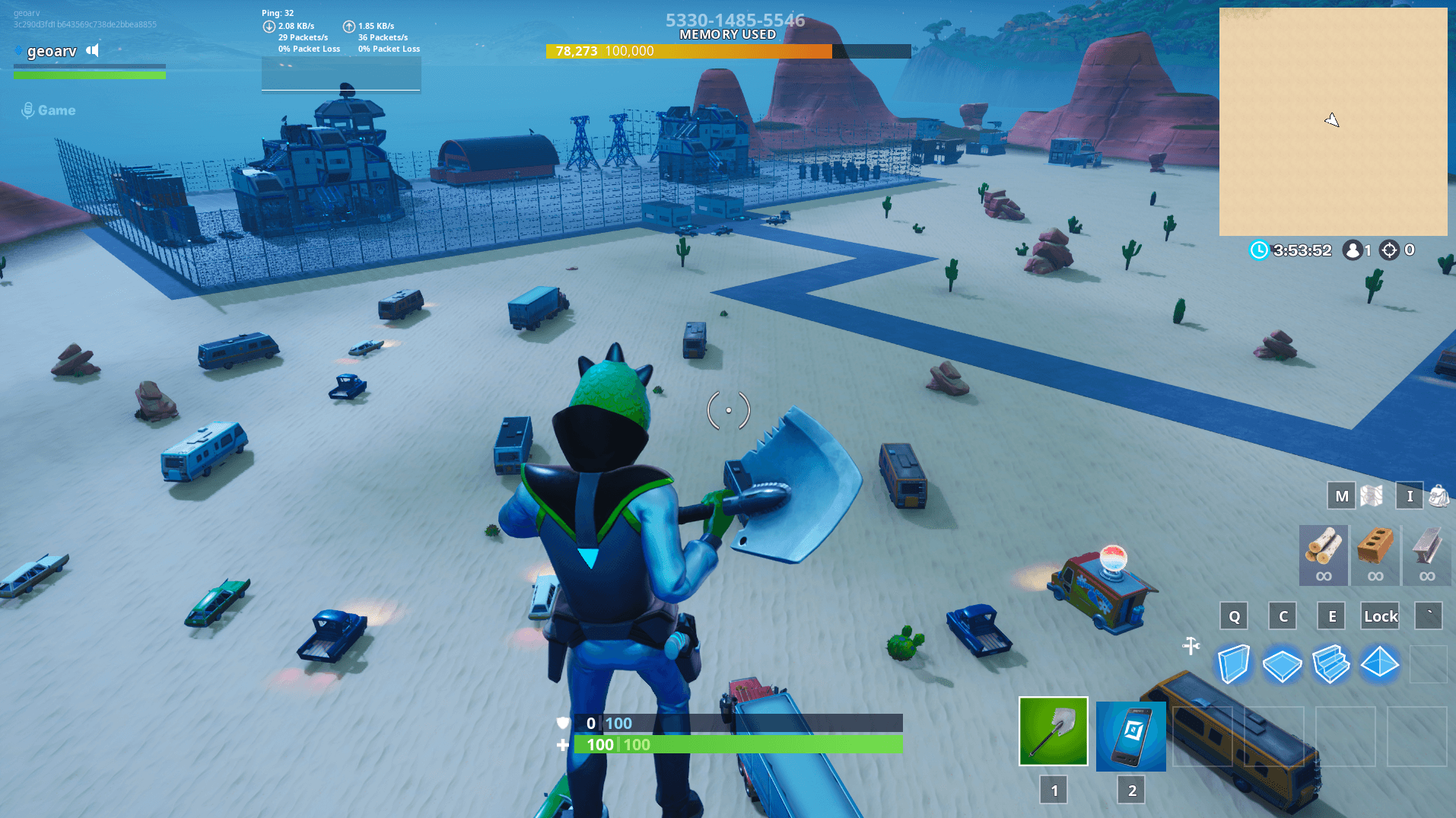
Task: Mute geoarv using the speaker icon
Action: click(x=92, y=50)
